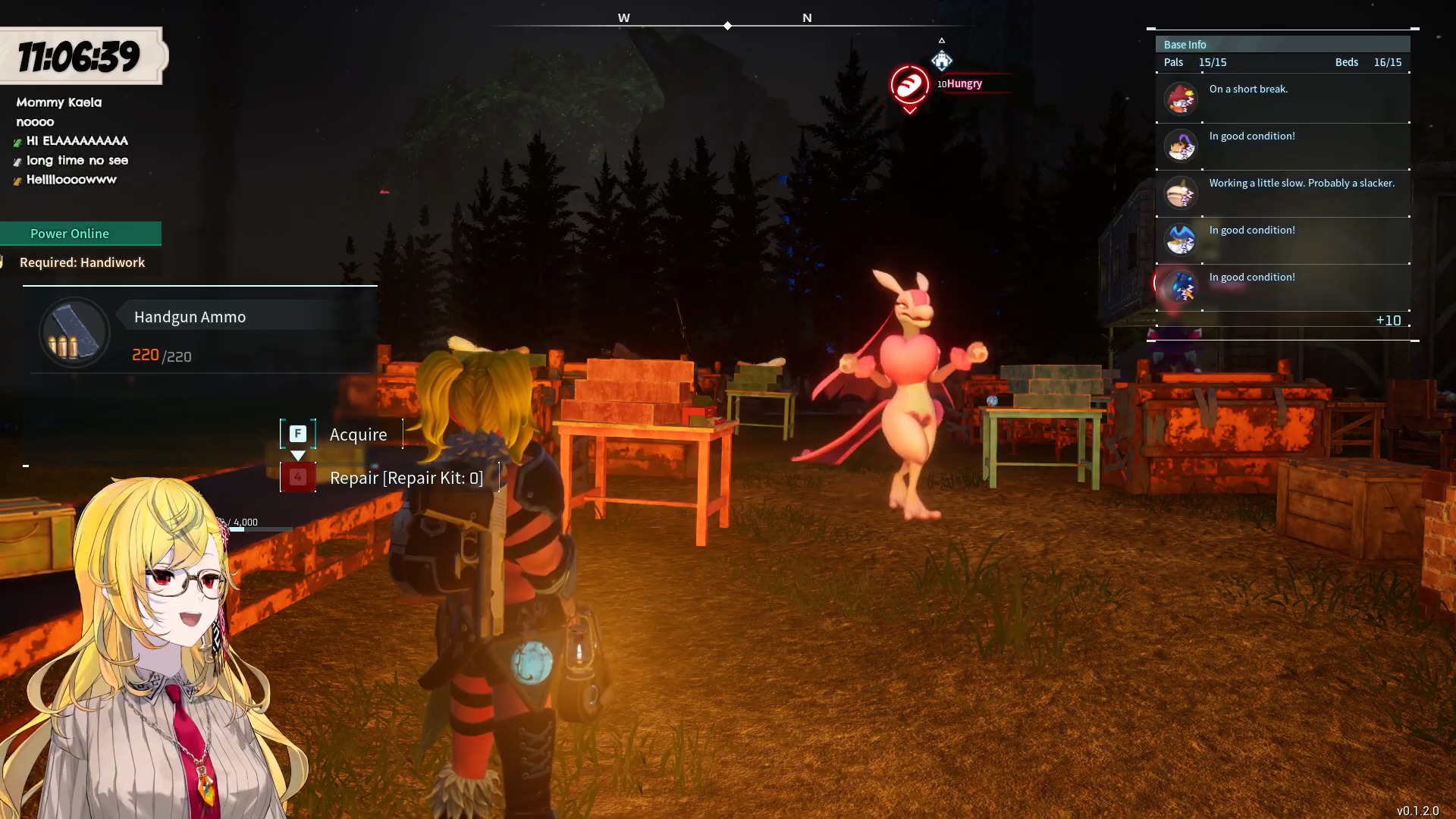Expand the +10 additional pals indicator
This screenshot has height=819, width=1456.
[x=1388, y=321]
